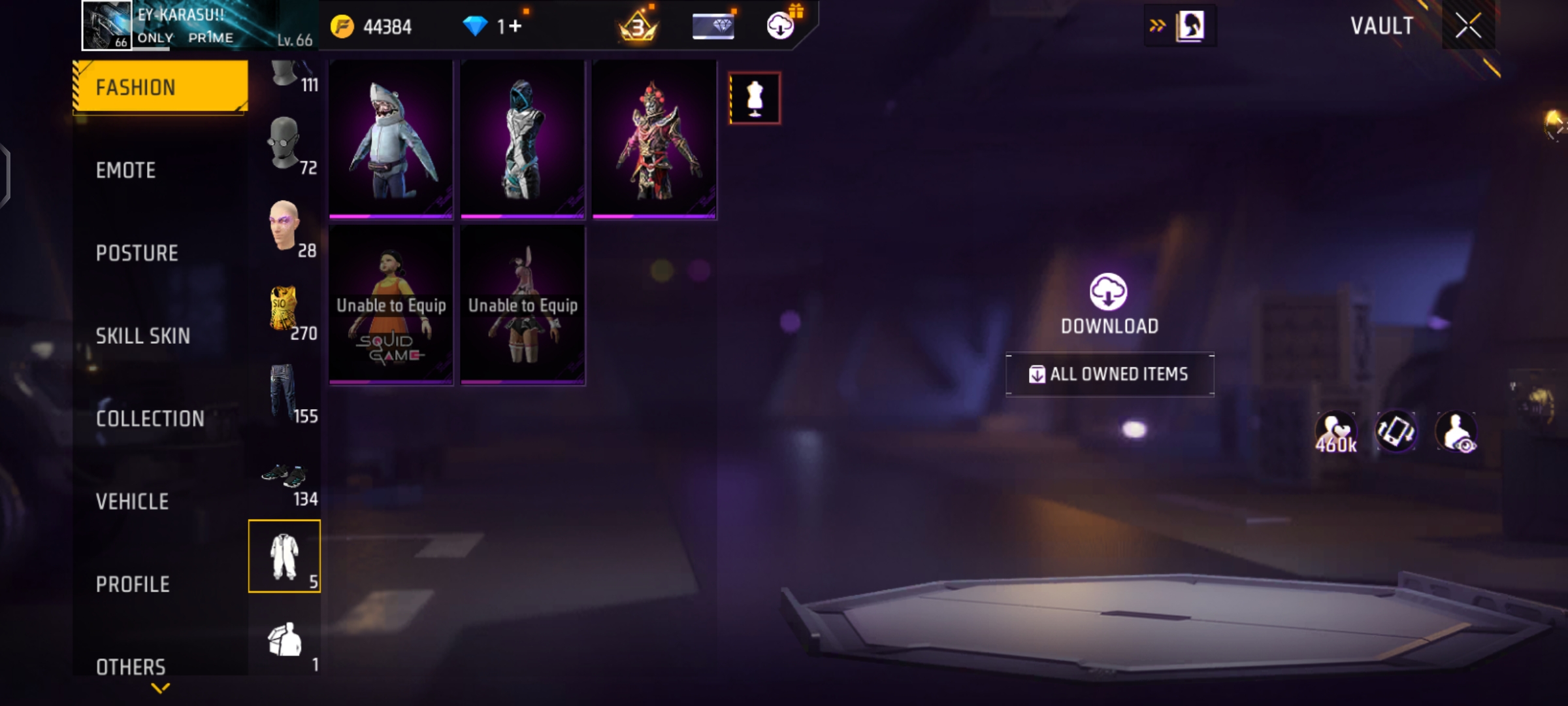1568x706 pixels.
Task: Open the Vehicle tab
Action: (x=132, y=501)
